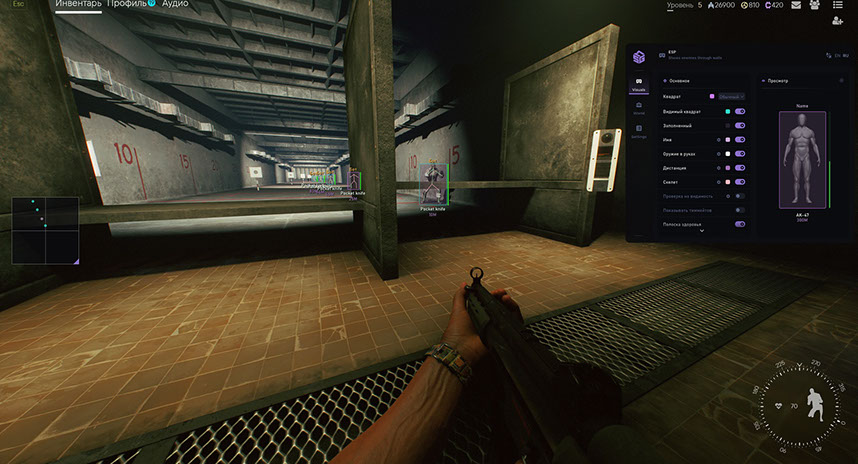The height and width of the screenshot is (464, 858).
Task: Open the Аудио tab
Action: click(x=174, y=4)
